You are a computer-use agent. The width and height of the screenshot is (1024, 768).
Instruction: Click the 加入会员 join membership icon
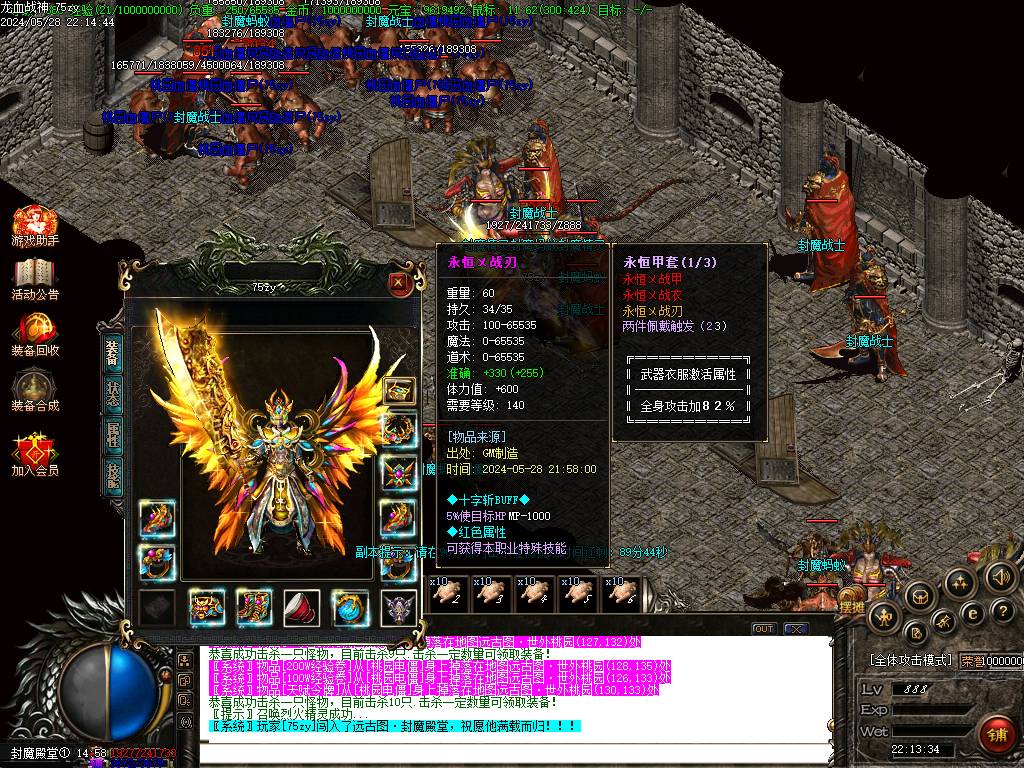35,455
